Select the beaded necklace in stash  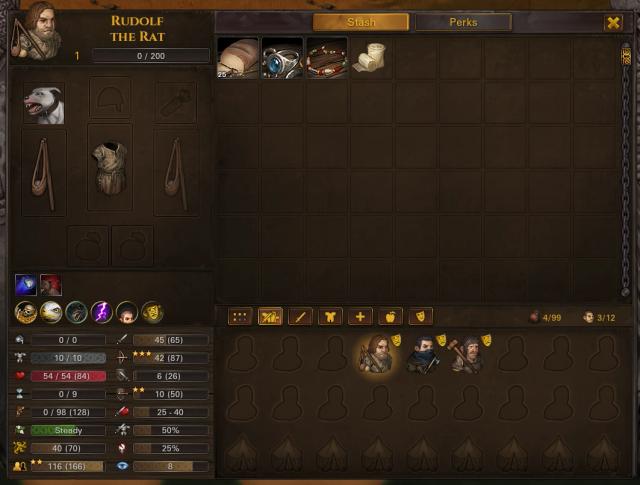coord(326,58)
